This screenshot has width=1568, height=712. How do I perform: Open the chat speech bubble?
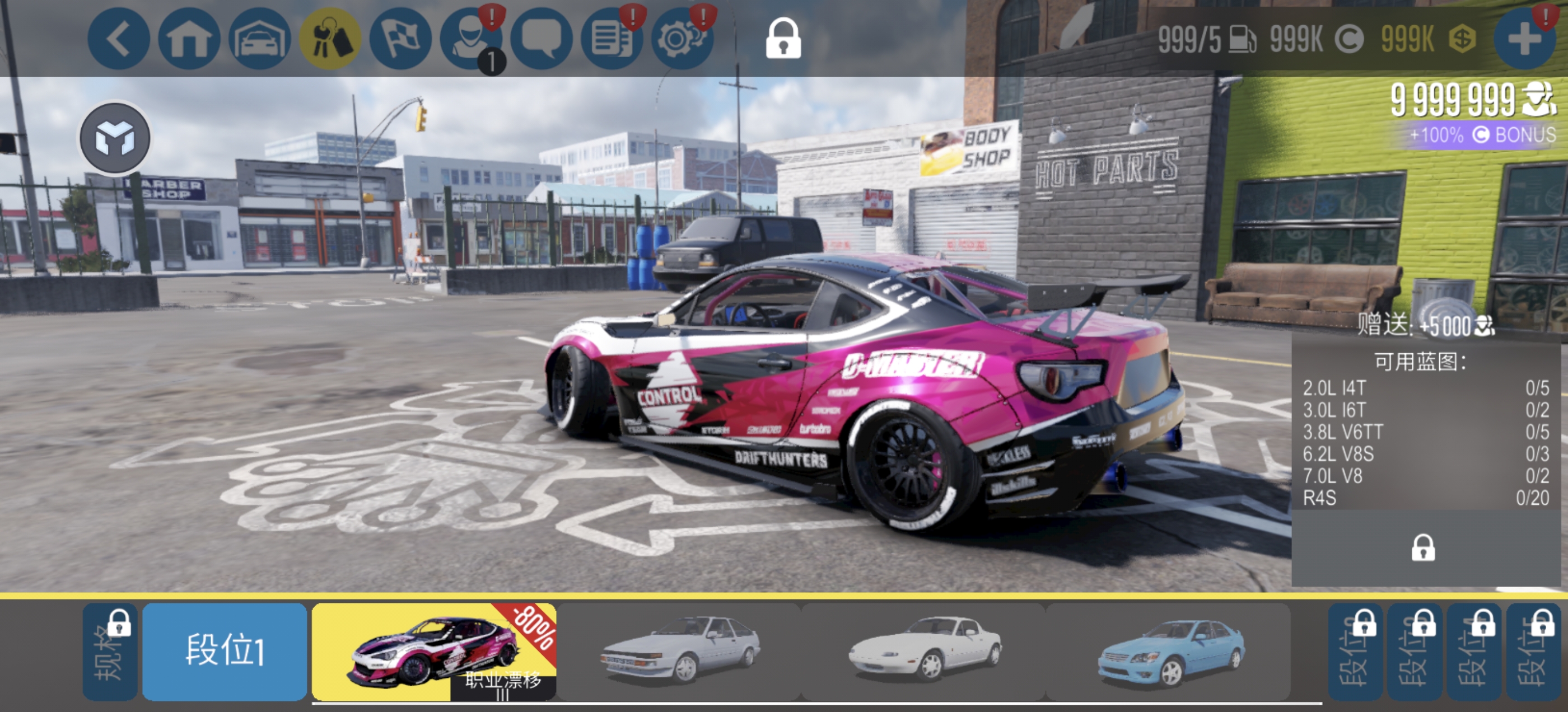[541, 39]
